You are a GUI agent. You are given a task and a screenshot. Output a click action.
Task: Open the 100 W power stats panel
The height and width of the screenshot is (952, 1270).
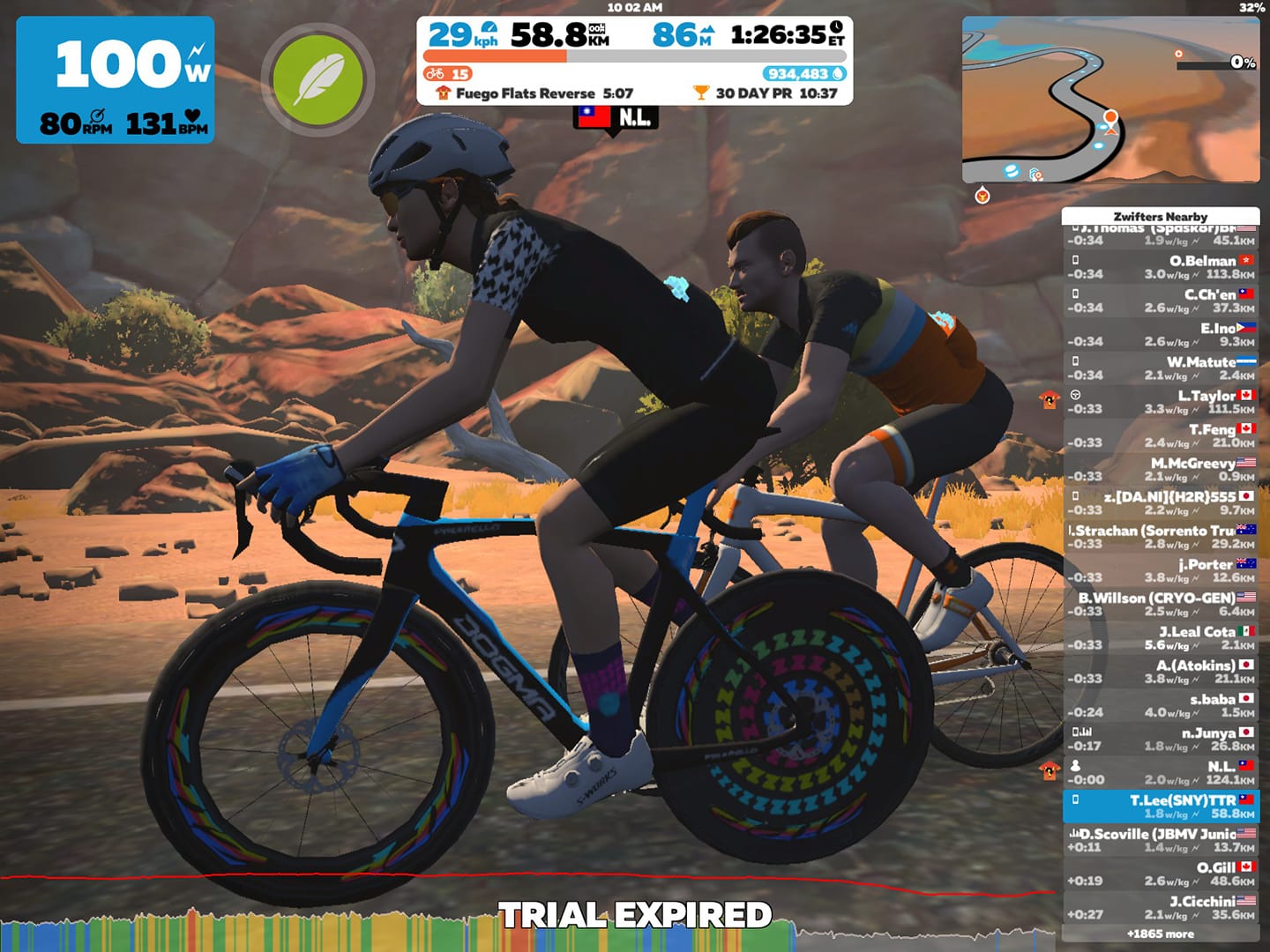coord(115,79)
